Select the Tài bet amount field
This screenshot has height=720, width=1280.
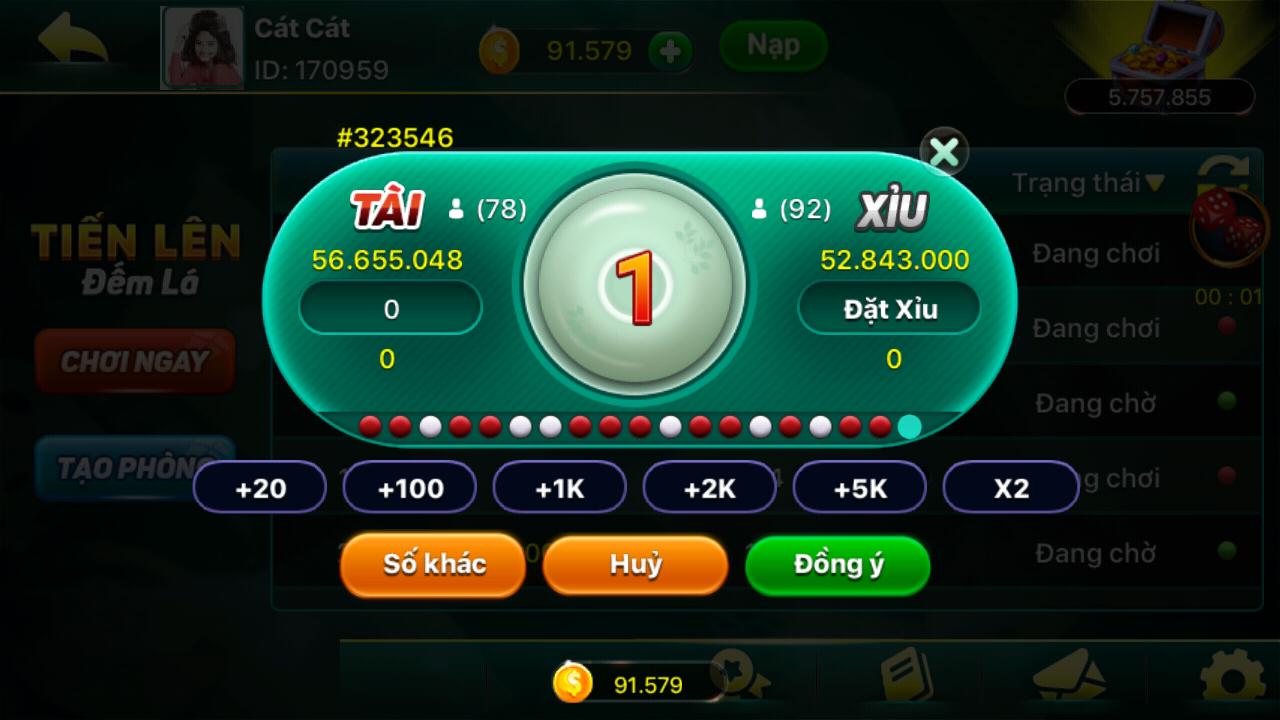[390, 309]
